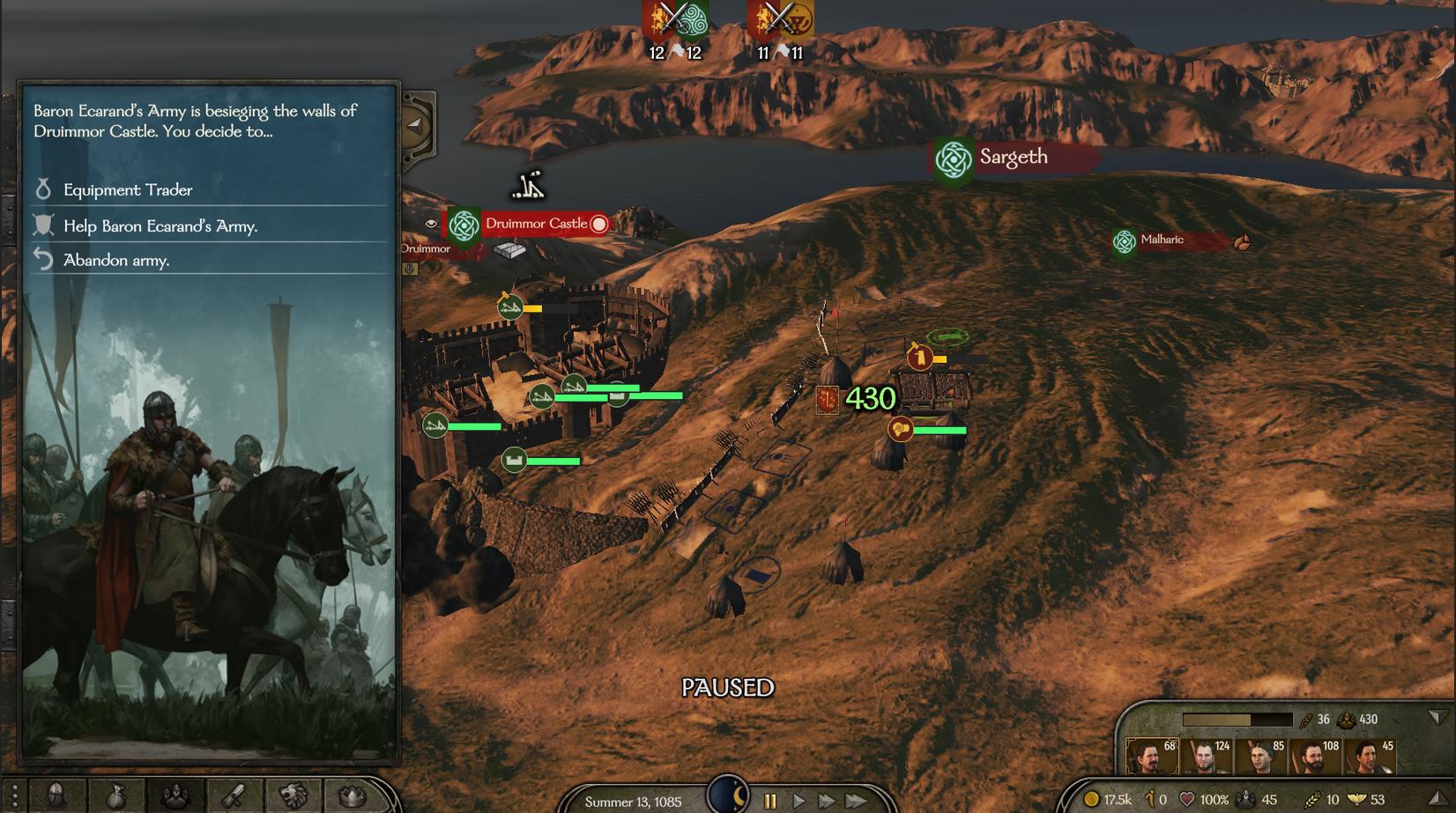Image resolution: width=1456 pixels, height=813 pixels.
Task: Click the pause time button
Action: tap(770, 801)
